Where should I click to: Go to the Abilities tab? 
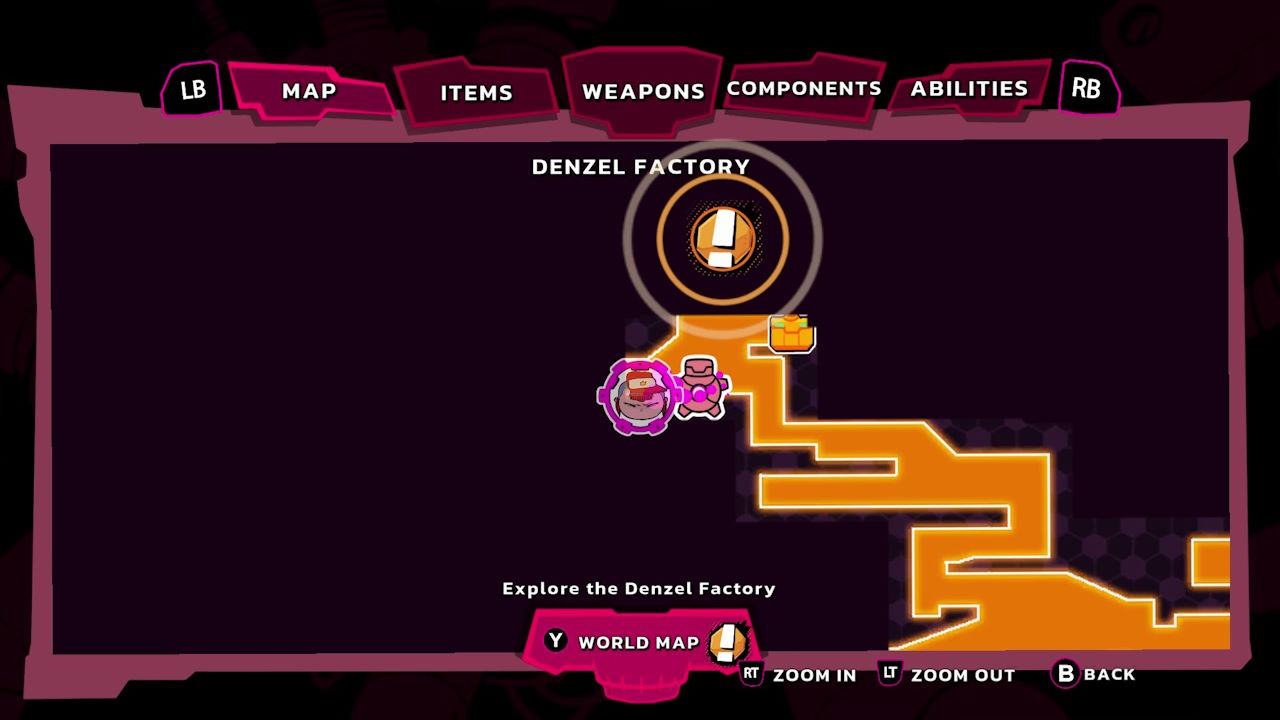coord(968,89)
